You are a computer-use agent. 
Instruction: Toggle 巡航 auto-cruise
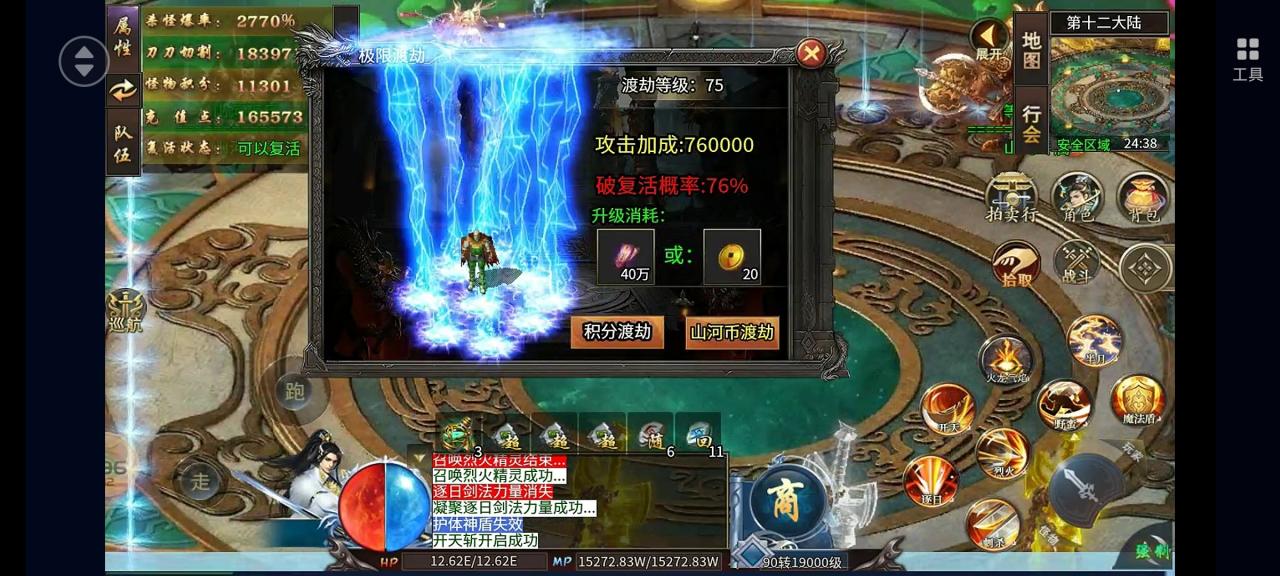[x=126, y=310]
